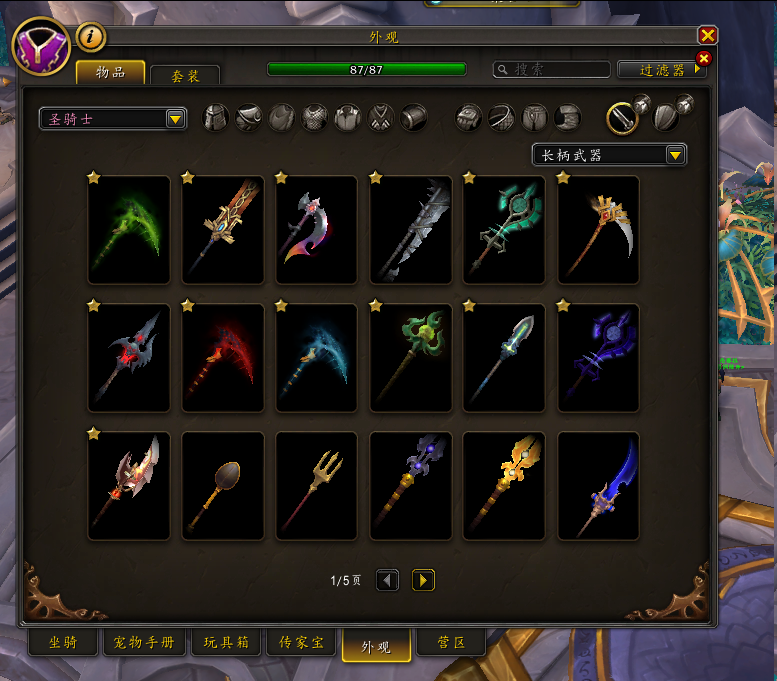Go to the previous appearance page
This screenshot has height=681, width=777.
coord(387,580)
